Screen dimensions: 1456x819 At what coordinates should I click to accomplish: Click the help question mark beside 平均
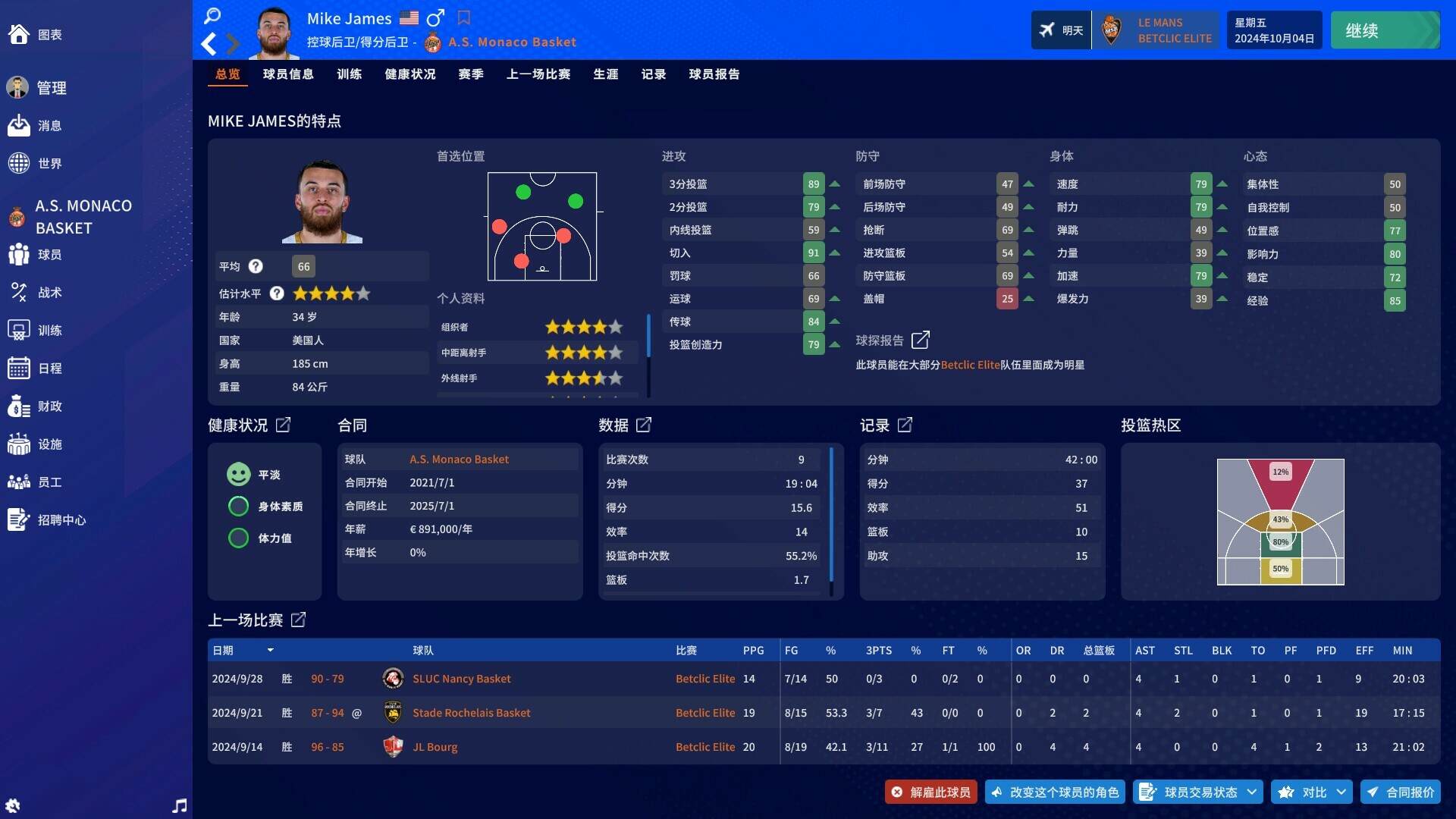coord(256,266)
